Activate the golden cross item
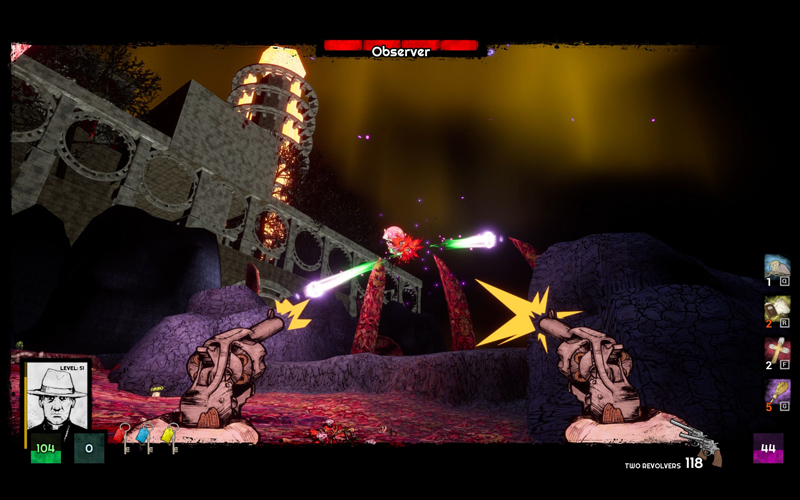This screenshot has height=500, width=800. tap(777, 350)
